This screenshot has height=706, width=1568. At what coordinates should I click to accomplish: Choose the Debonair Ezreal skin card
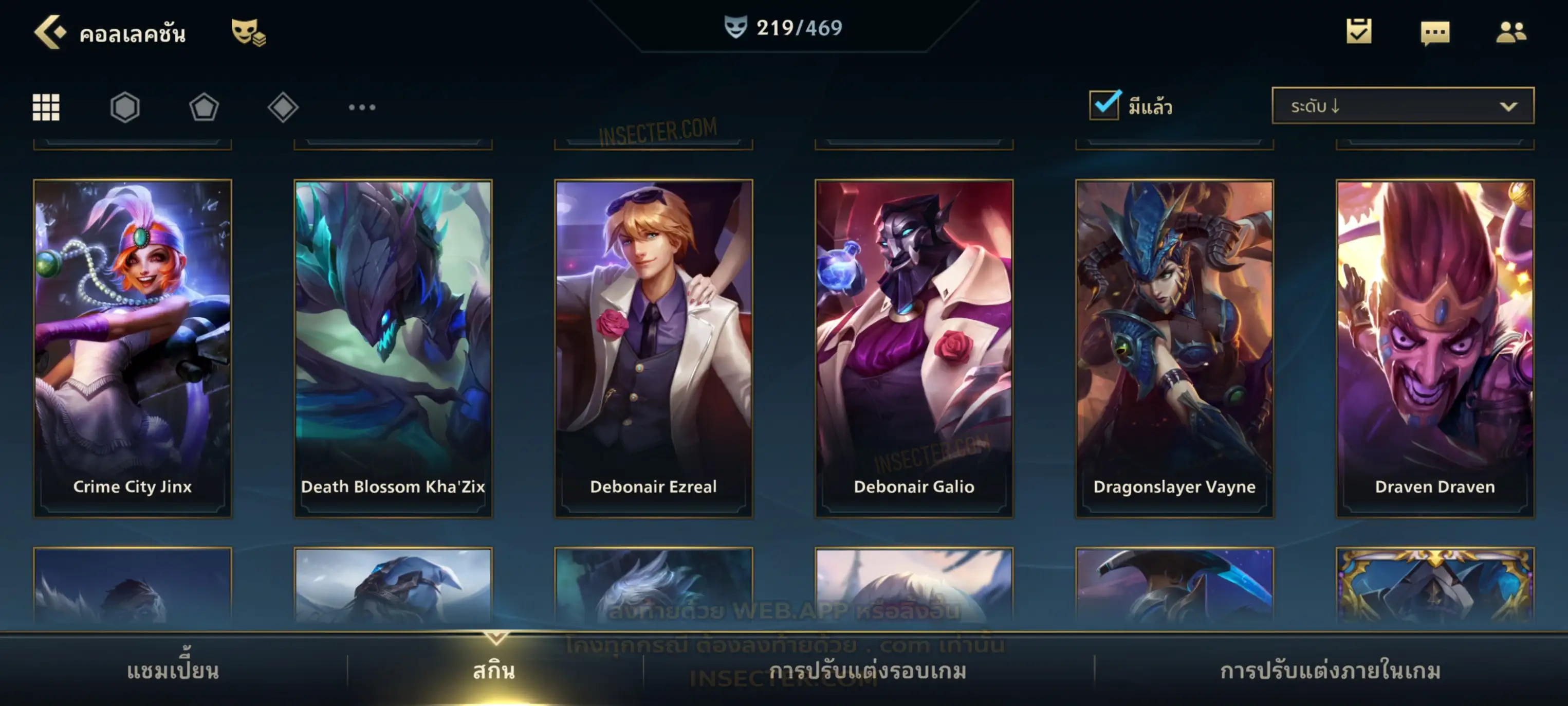(654, 348)
